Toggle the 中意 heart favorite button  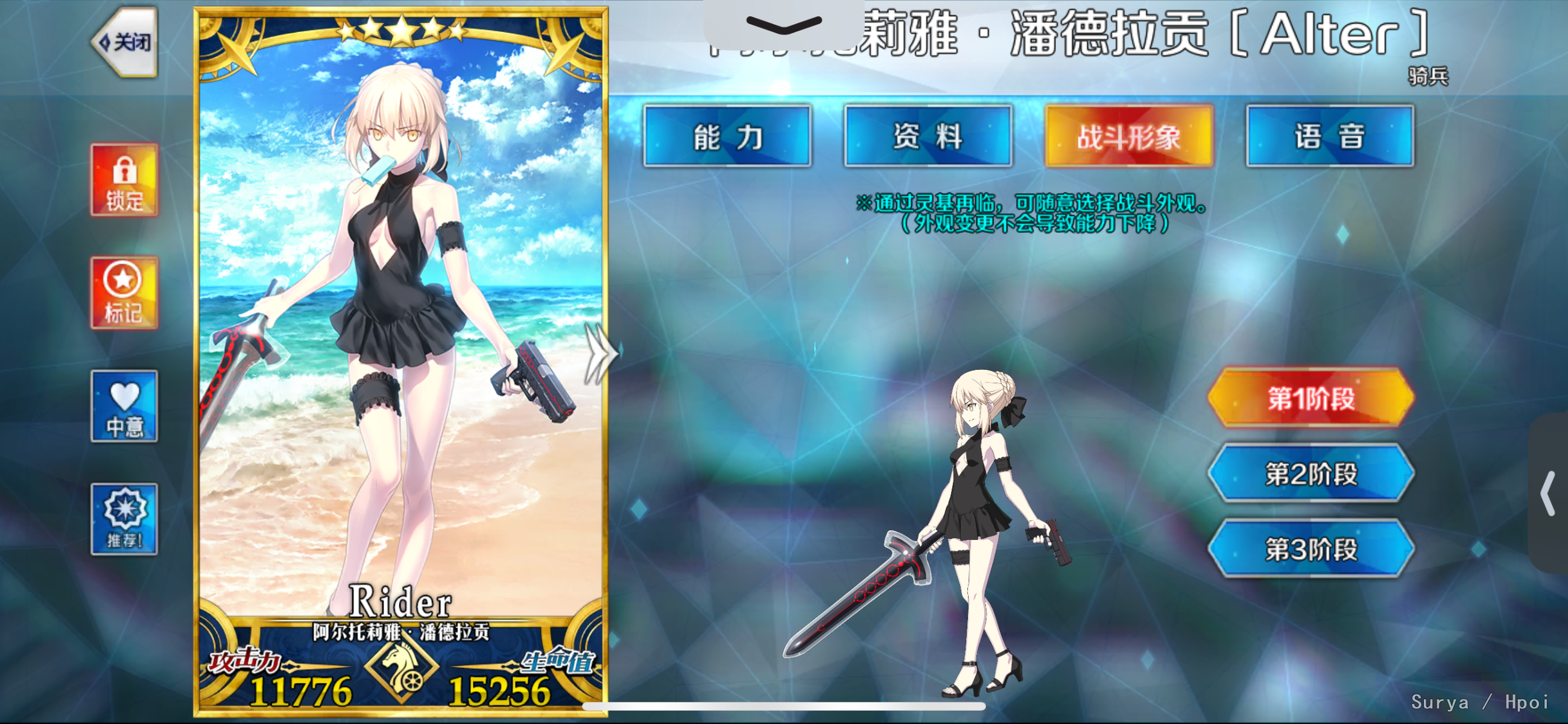[124, 406]
